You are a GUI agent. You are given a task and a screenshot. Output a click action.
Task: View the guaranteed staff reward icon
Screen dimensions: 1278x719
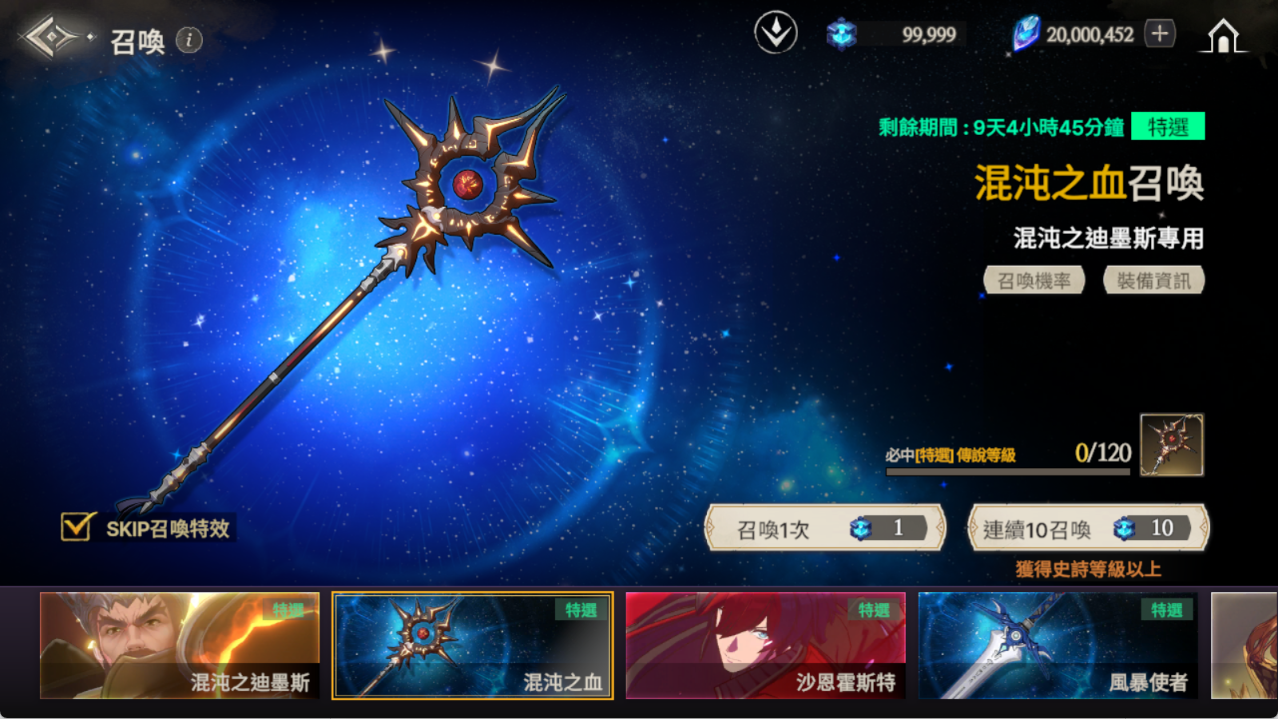(1171, 445)
